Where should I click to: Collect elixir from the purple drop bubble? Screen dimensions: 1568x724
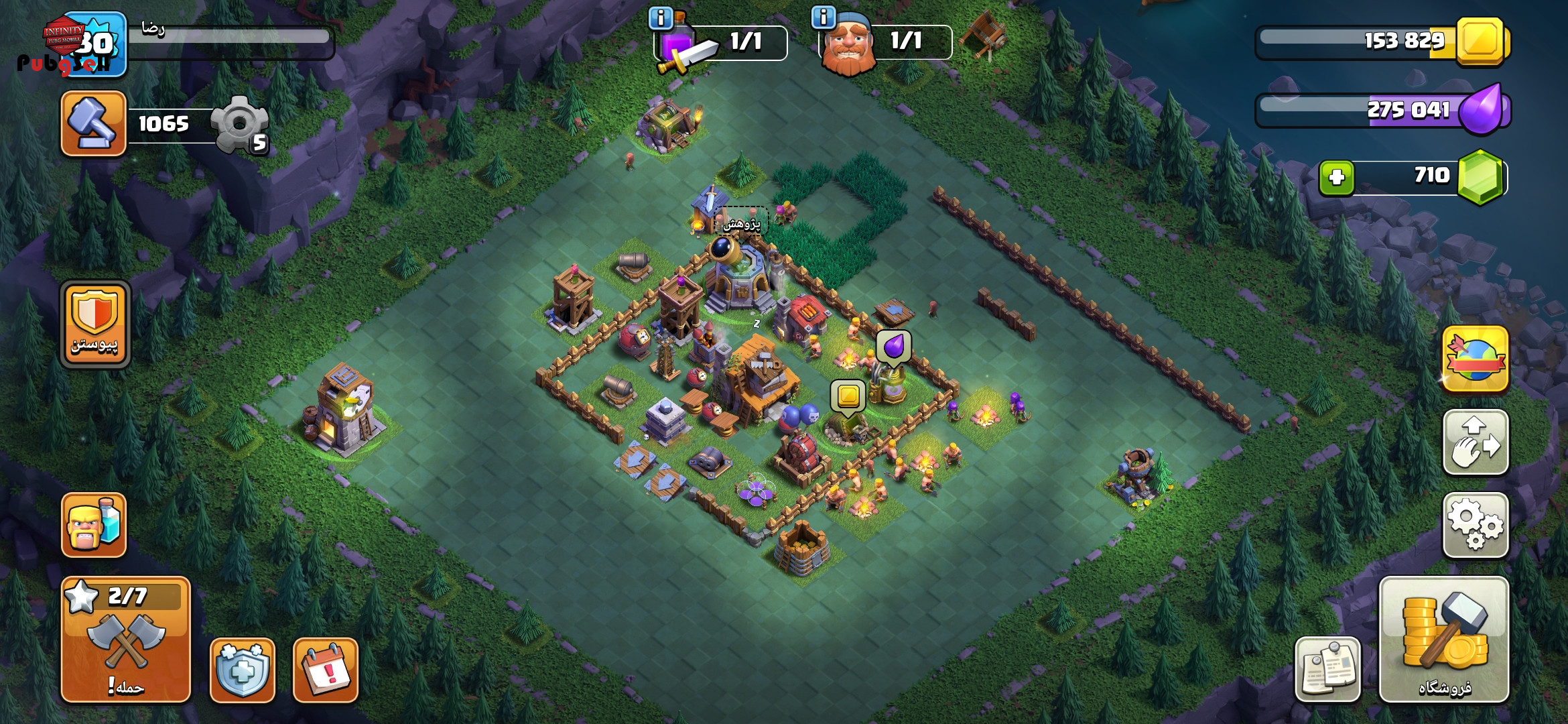pyautogui.click(x=894, y=347)
